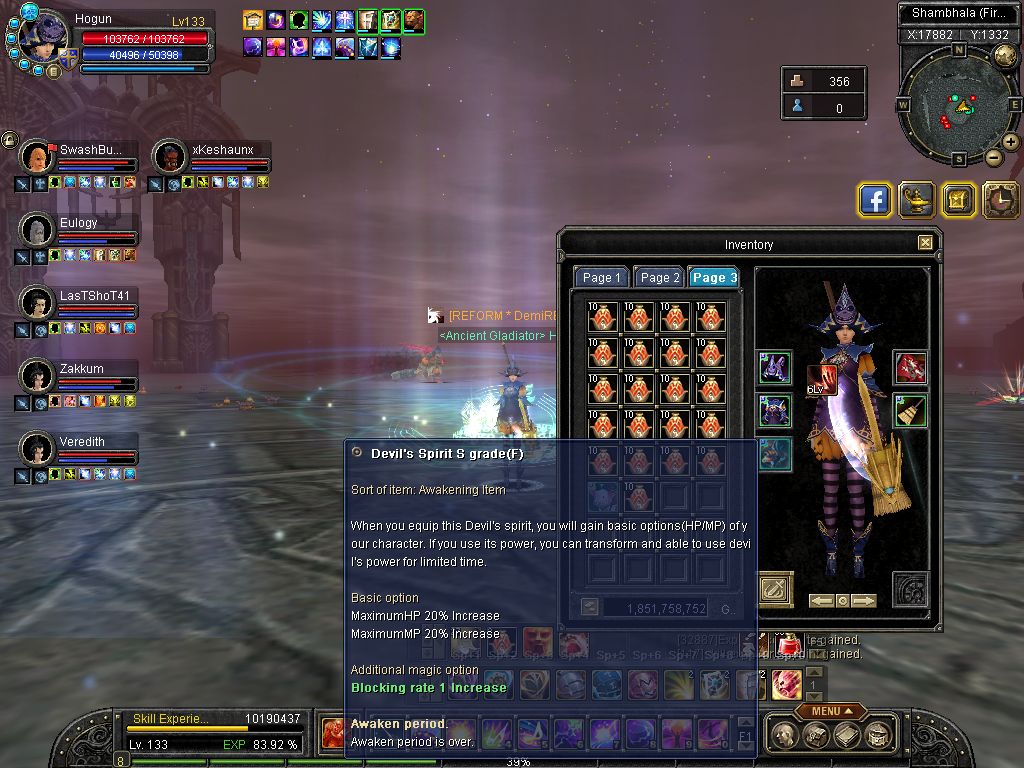This screenshot has width=1024, height=768.
Task: Rotate character preview with right arrow
Action: tap(863, 601)
